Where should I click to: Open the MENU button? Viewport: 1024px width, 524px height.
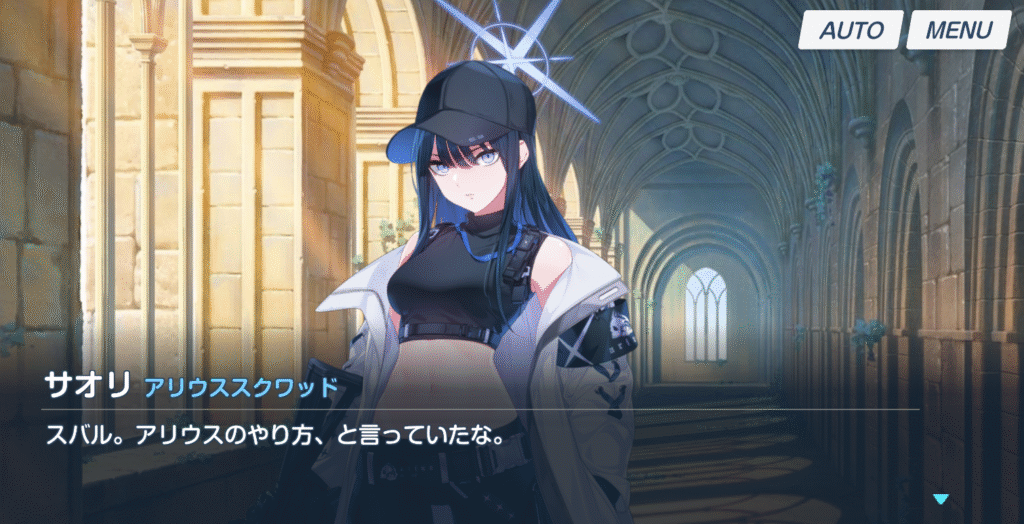click(958, 30)
